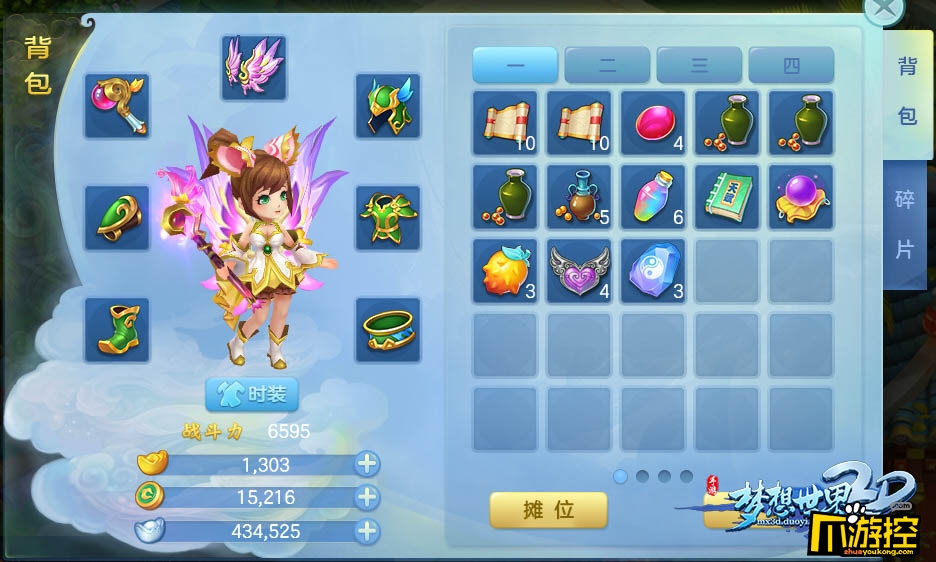Select the purple orb item

(801, 197)
